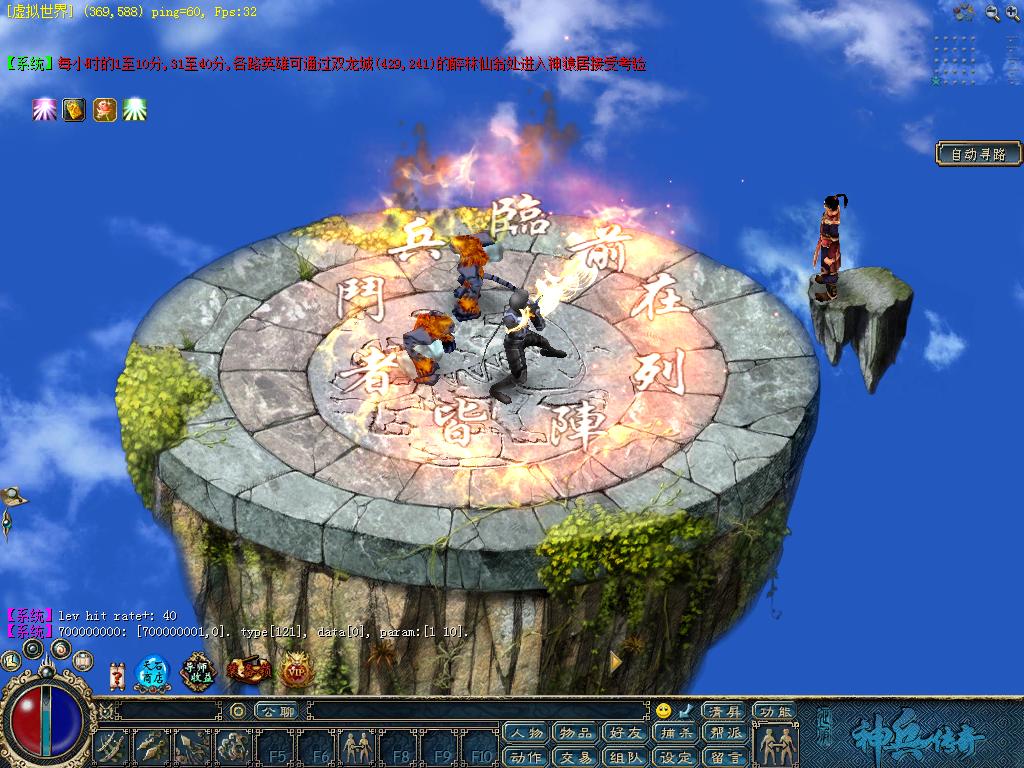This screenshot has height=768, width=1024.
Task: Open the 设定 settings menu
Action: click(676, 757)
